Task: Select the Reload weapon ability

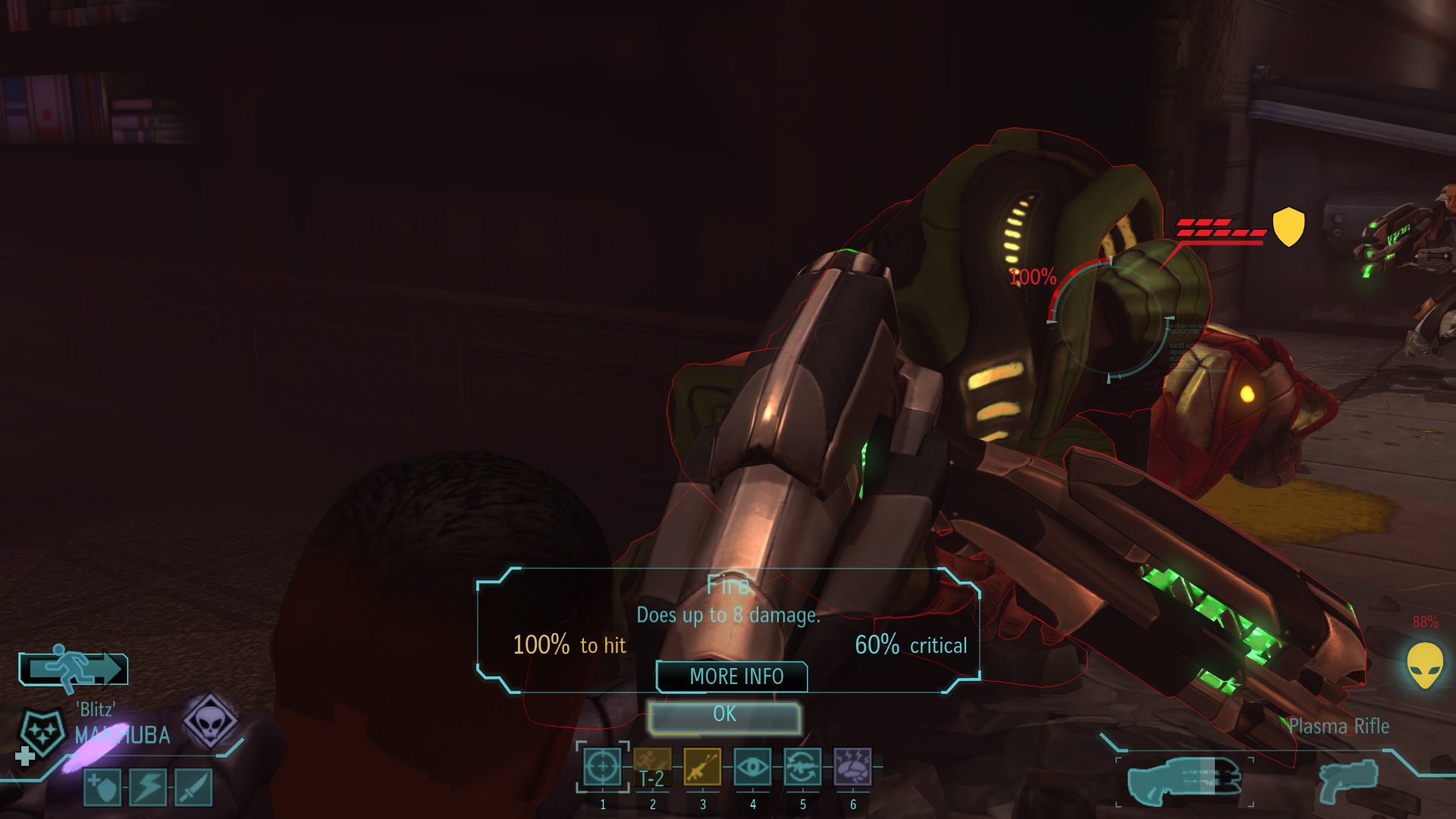Action: [x=802, y=767]
